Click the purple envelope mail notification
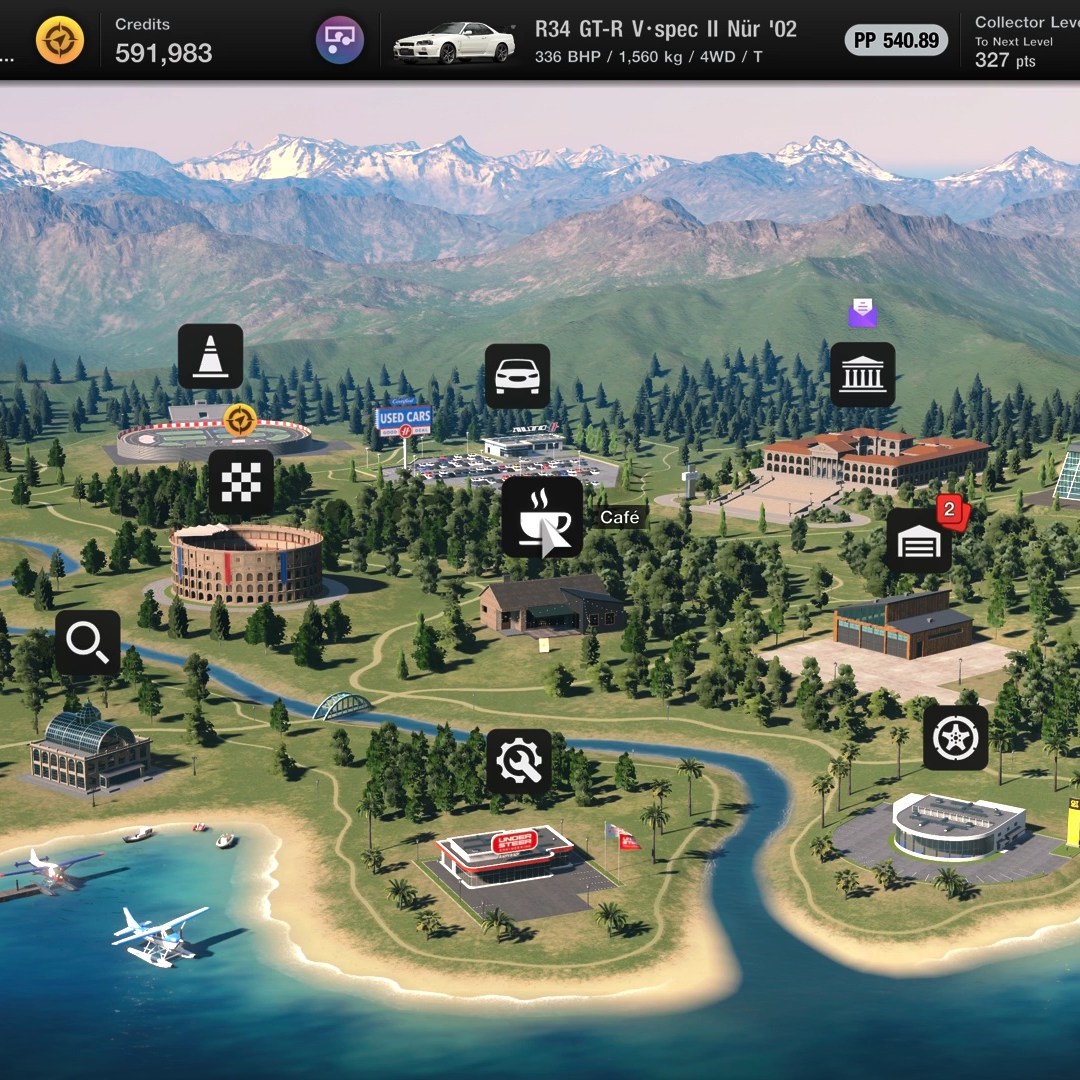The image size is (1080, 1080). coord(862,313)
